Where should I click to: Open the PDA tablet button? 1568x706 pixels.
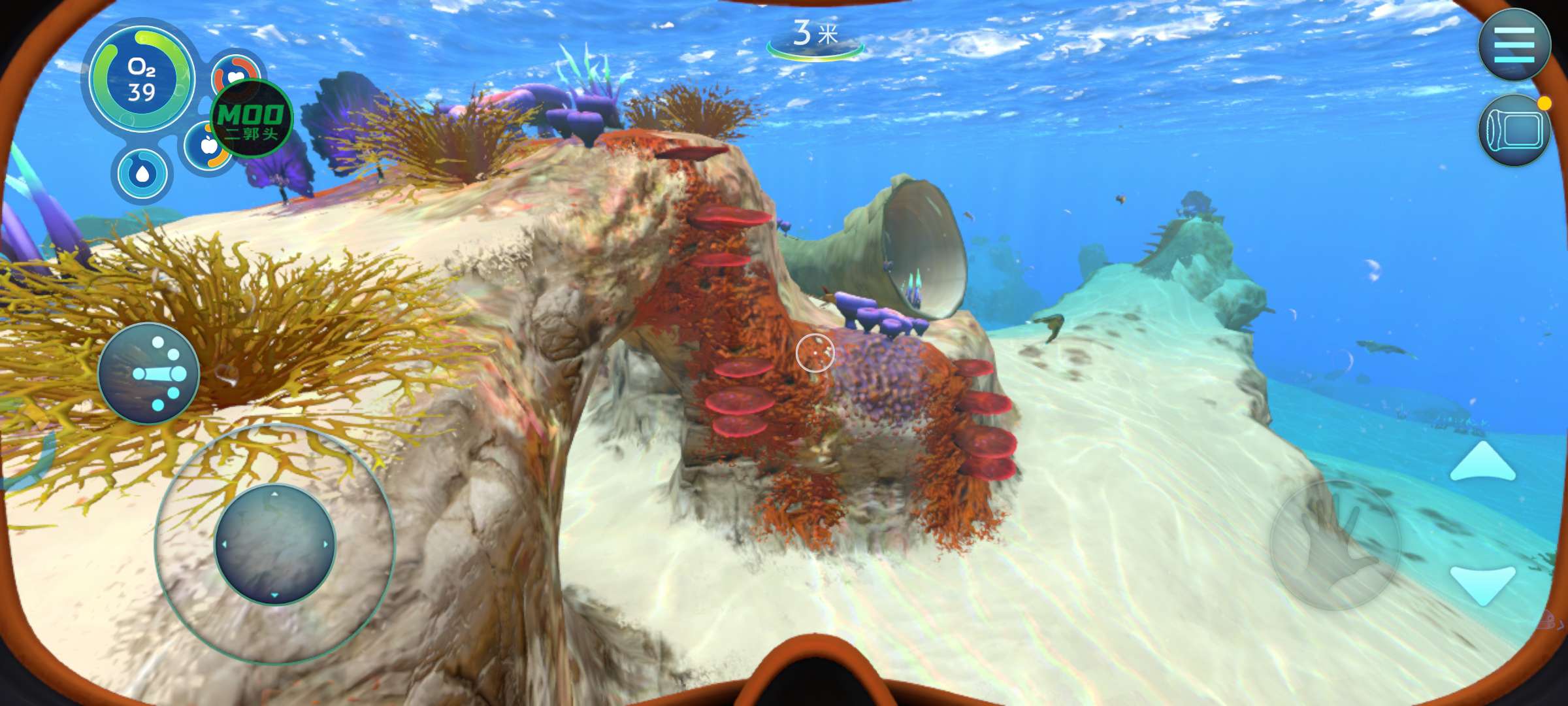point(1514,129)
